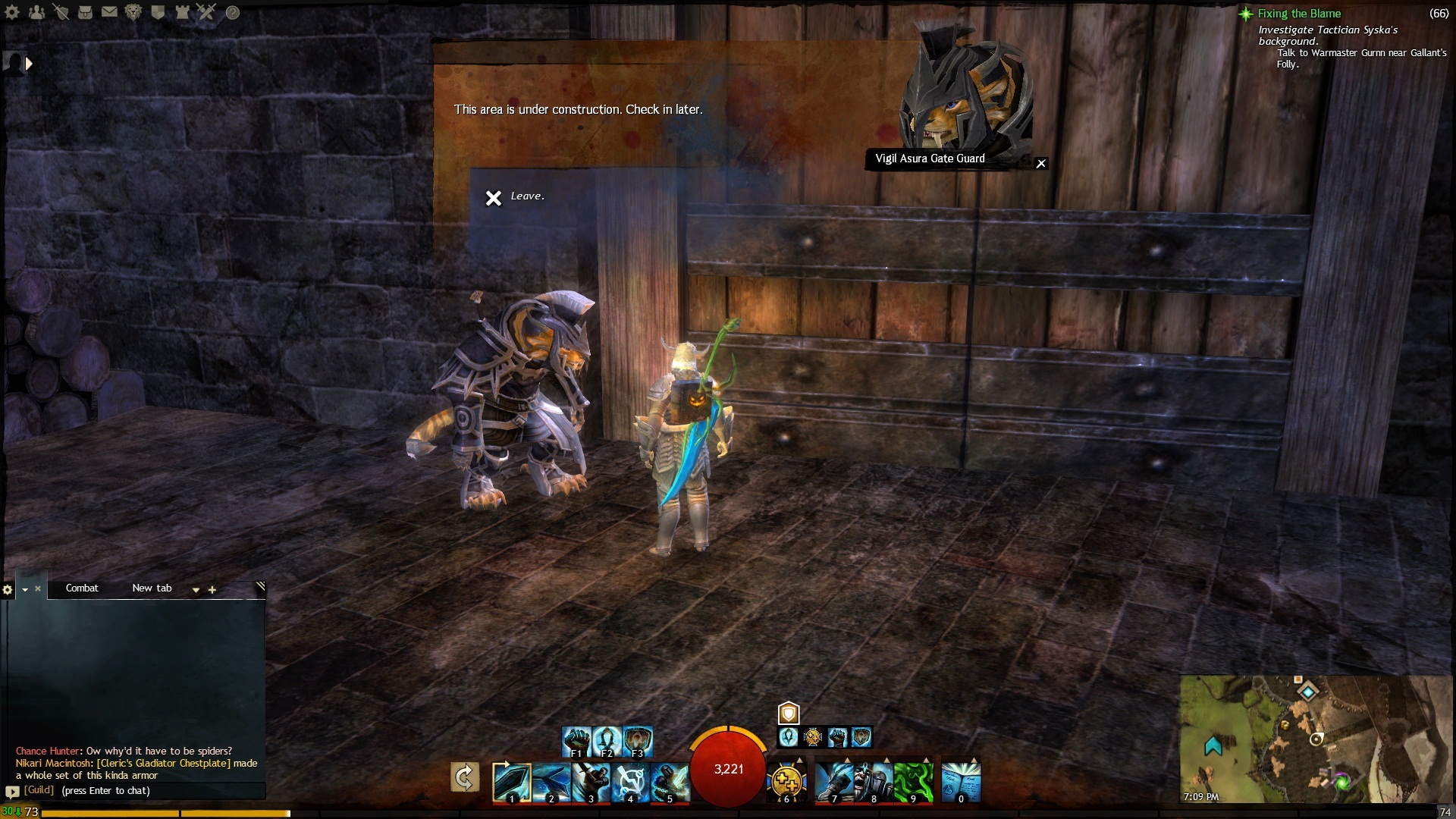
Task: Add a new chat tab with plus
Action: point(212,590)
